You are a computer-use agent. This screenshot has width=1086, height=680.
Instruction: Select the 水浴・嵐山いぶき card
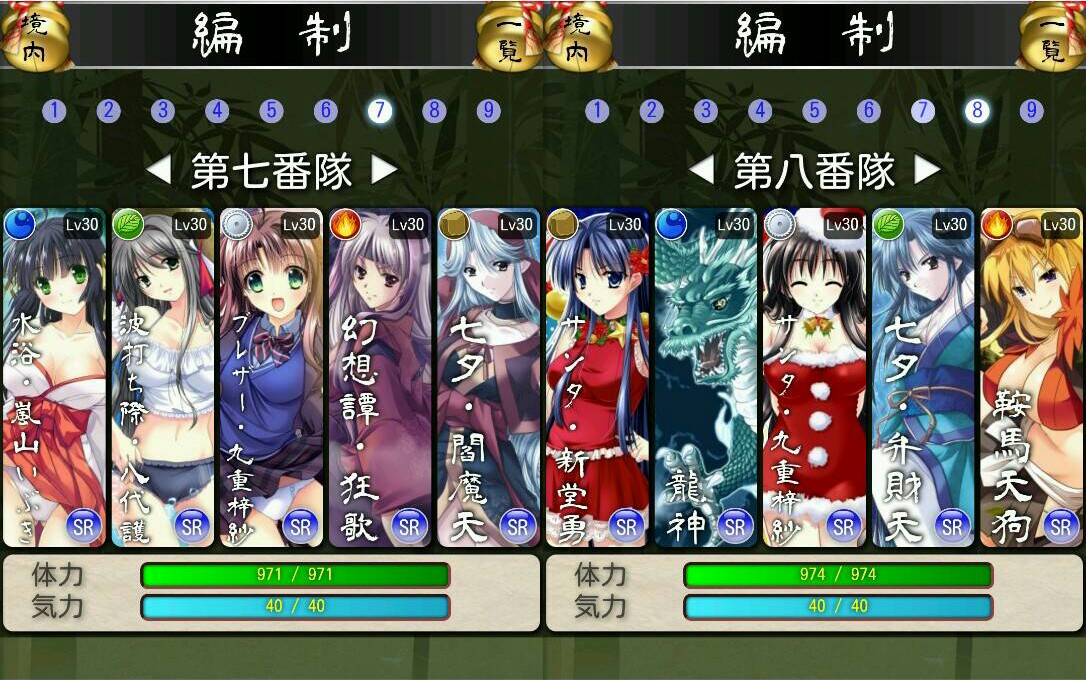tap(54, 378)
